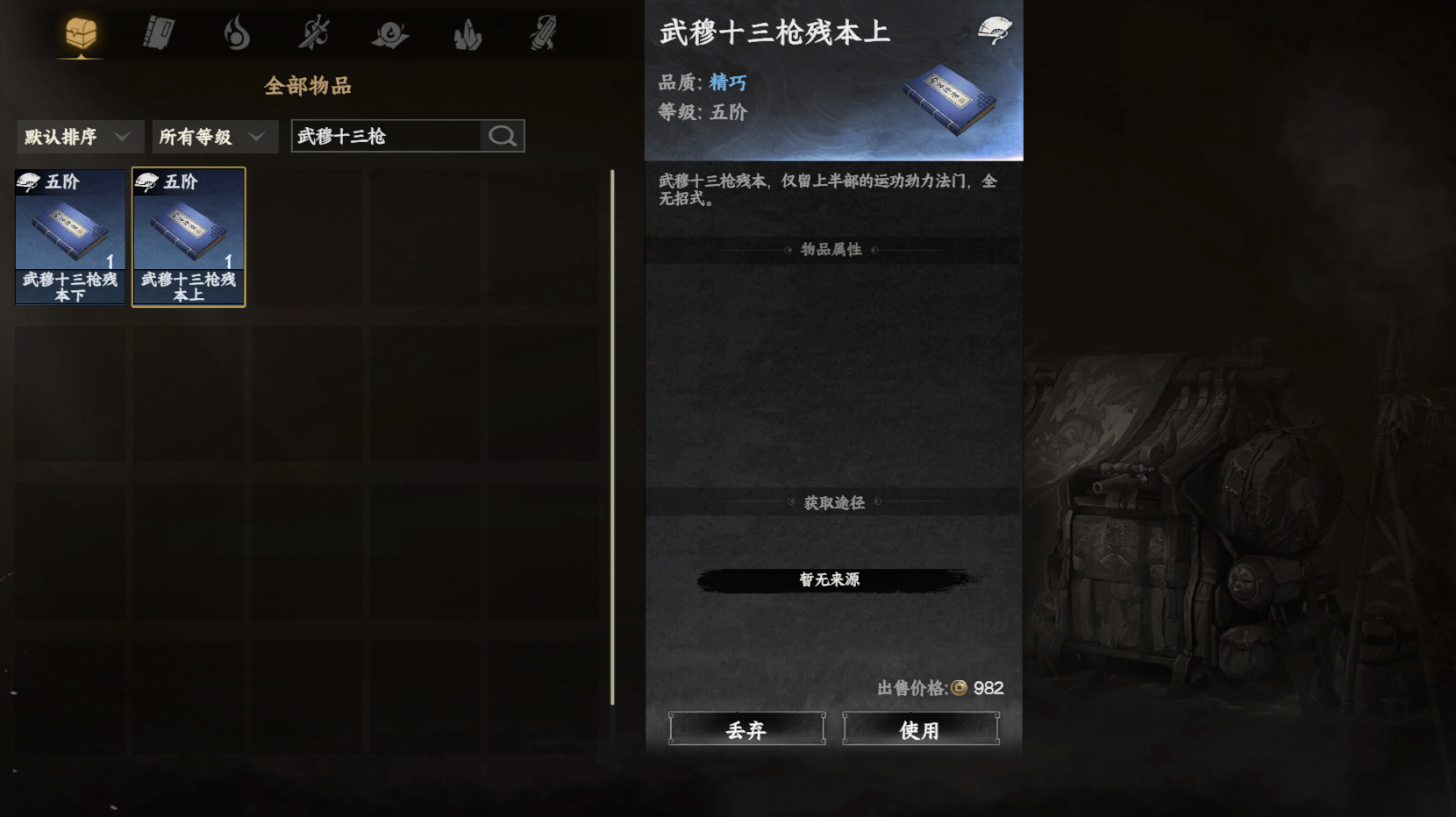Open the banner-drop category icon
This screenshot has width=1456, height=817.
point(389,32)
